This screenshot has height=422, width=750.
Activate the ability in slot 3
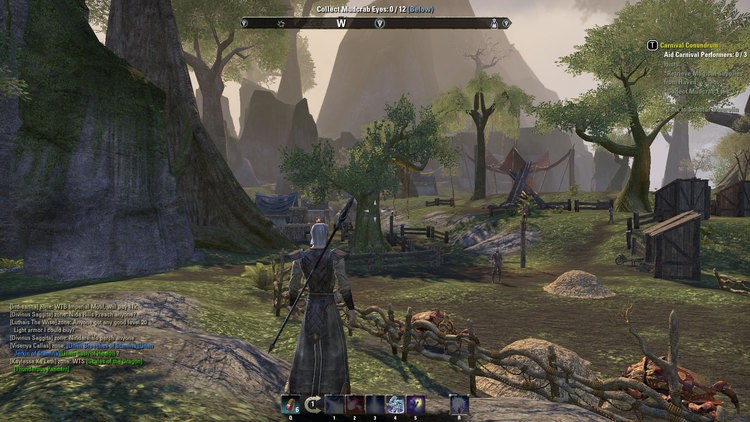click(375, 404)
